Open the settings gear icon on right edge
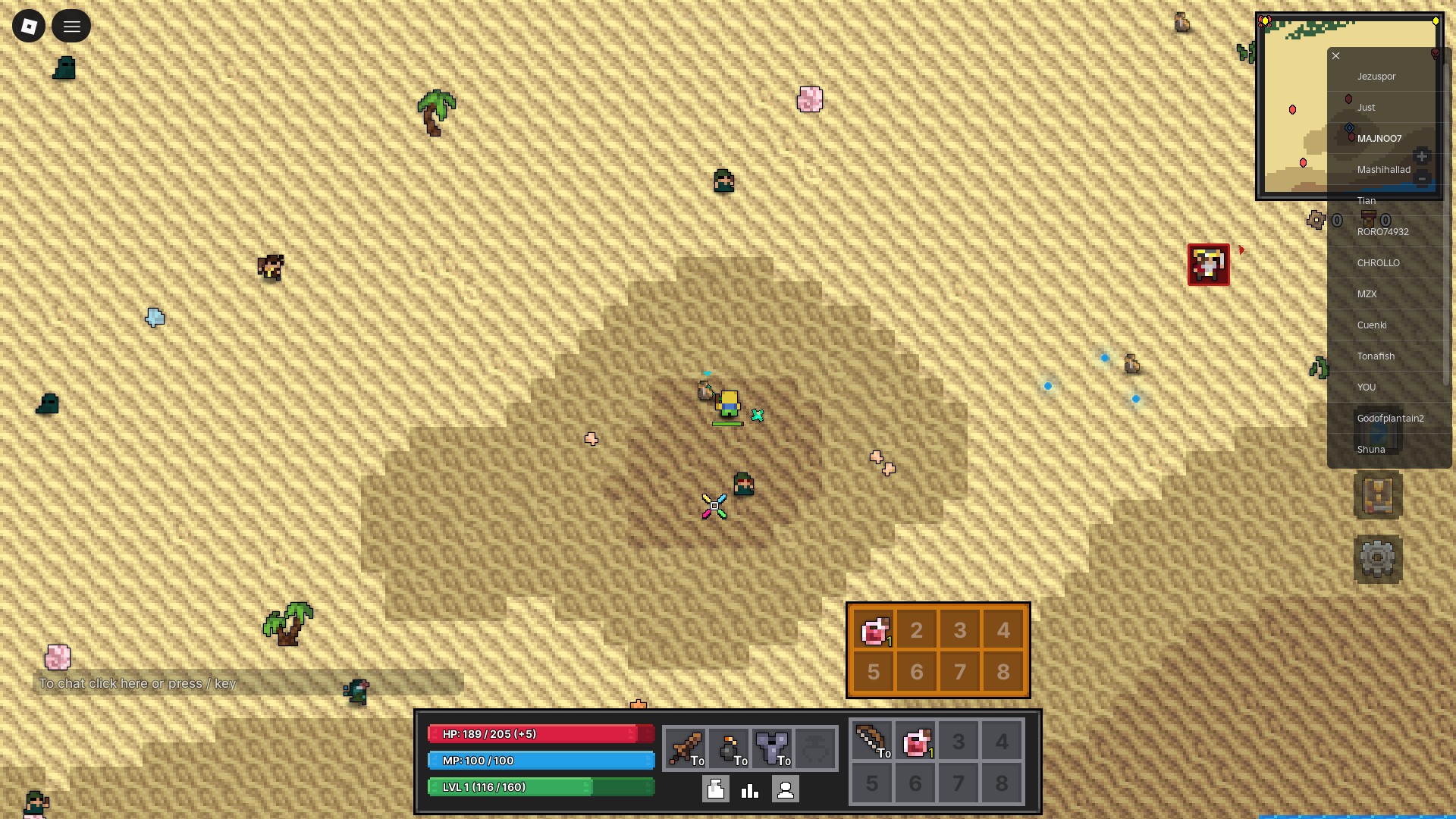The height and width of the screenshot is (819, 1456). (x=1378, y=559)
